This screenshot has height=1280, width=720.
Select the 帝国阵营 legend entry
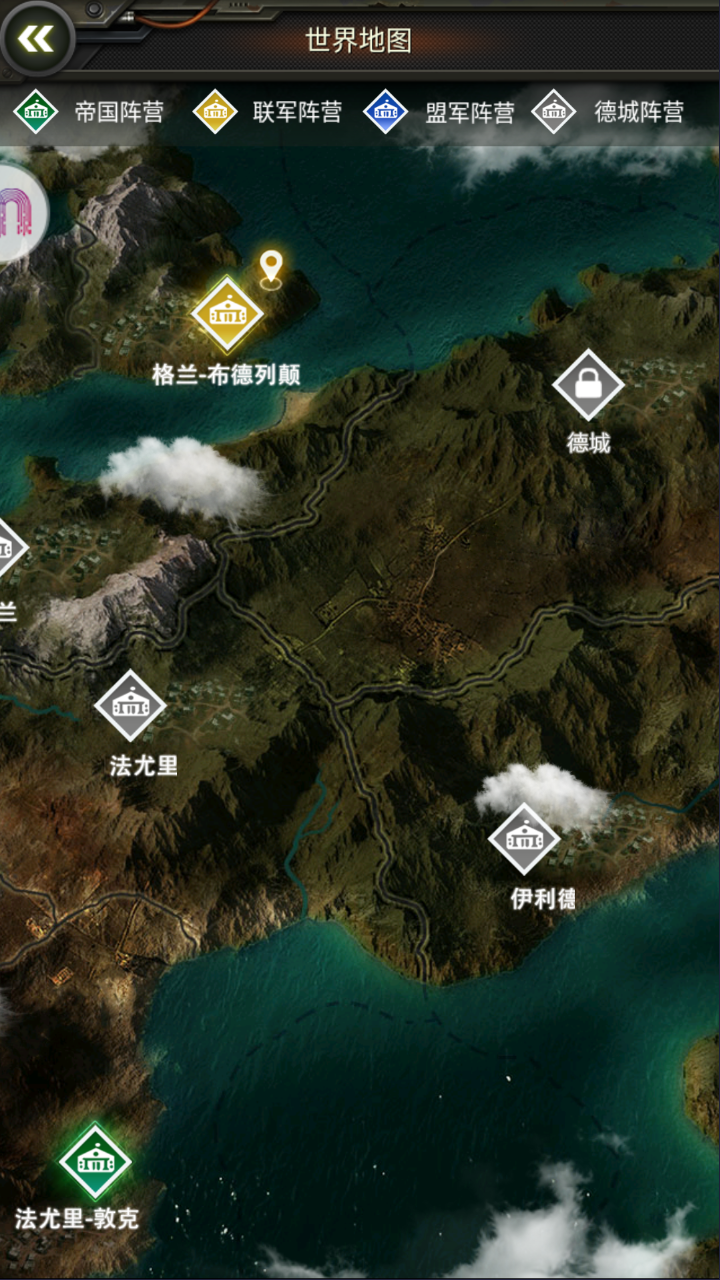point(90,112)
